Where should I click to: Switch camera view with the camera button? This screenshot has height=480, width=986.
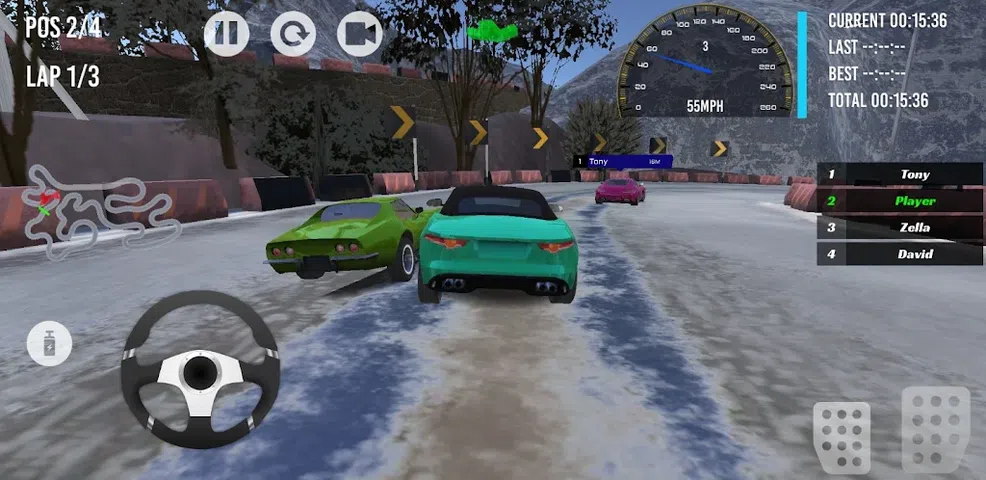360,34
